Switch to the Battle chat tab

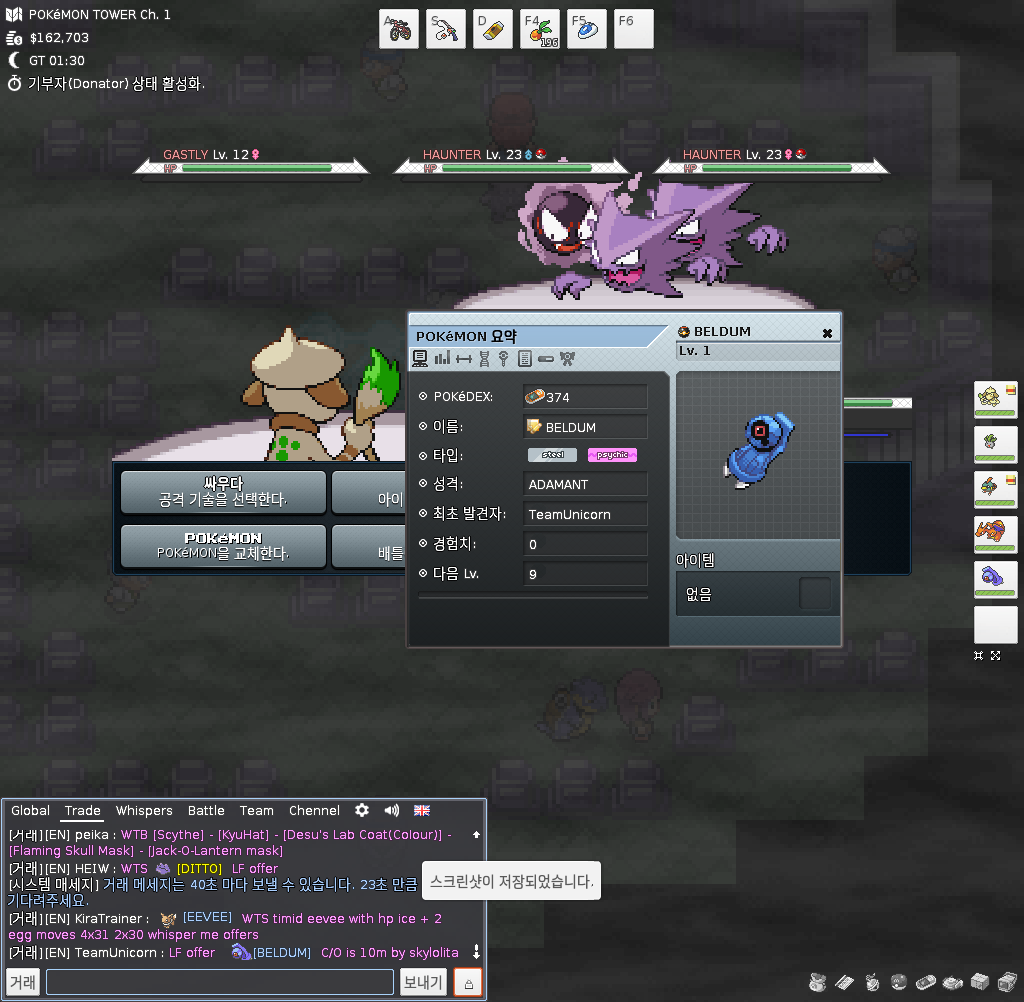[206, 811]
